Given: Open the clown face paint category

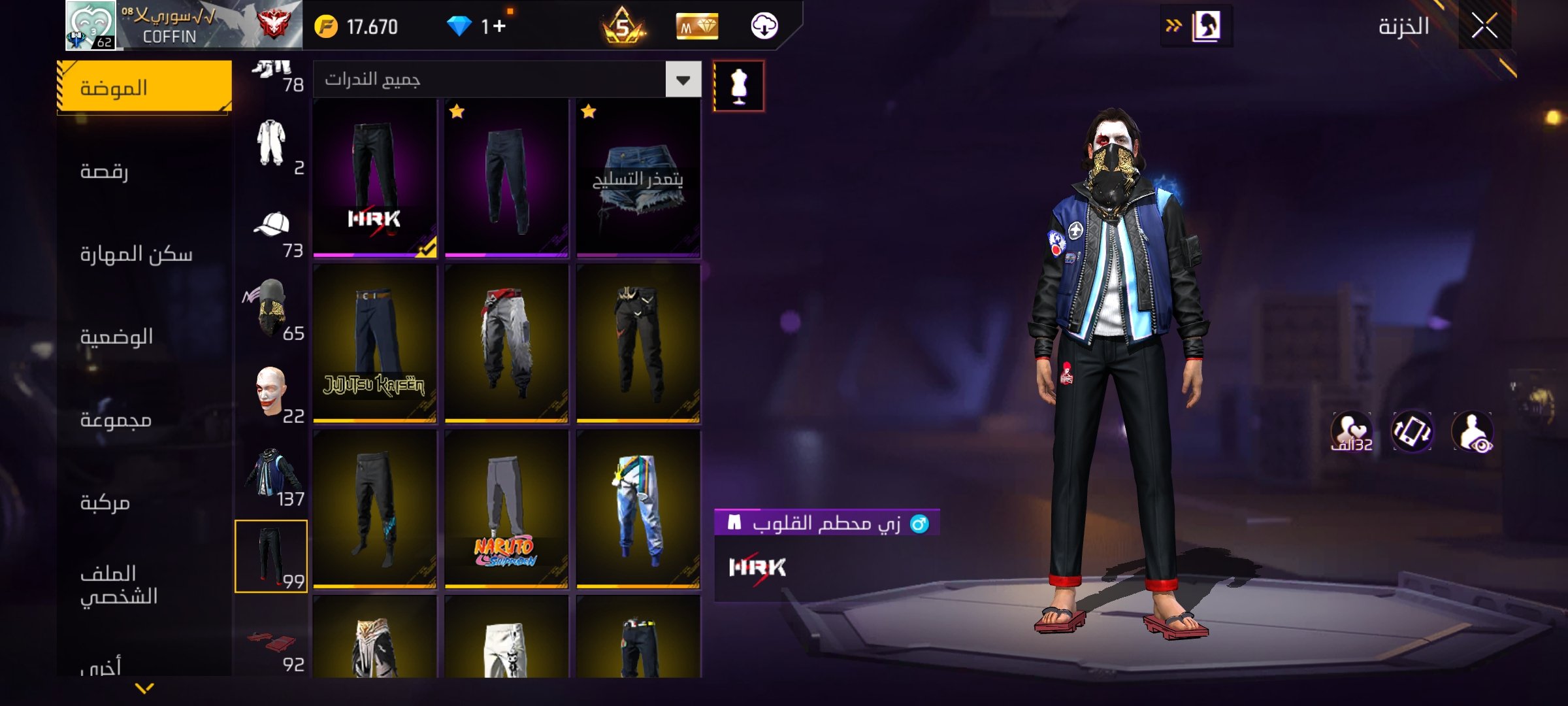Looking at the screenshot, I should click(x=272, y=392).
